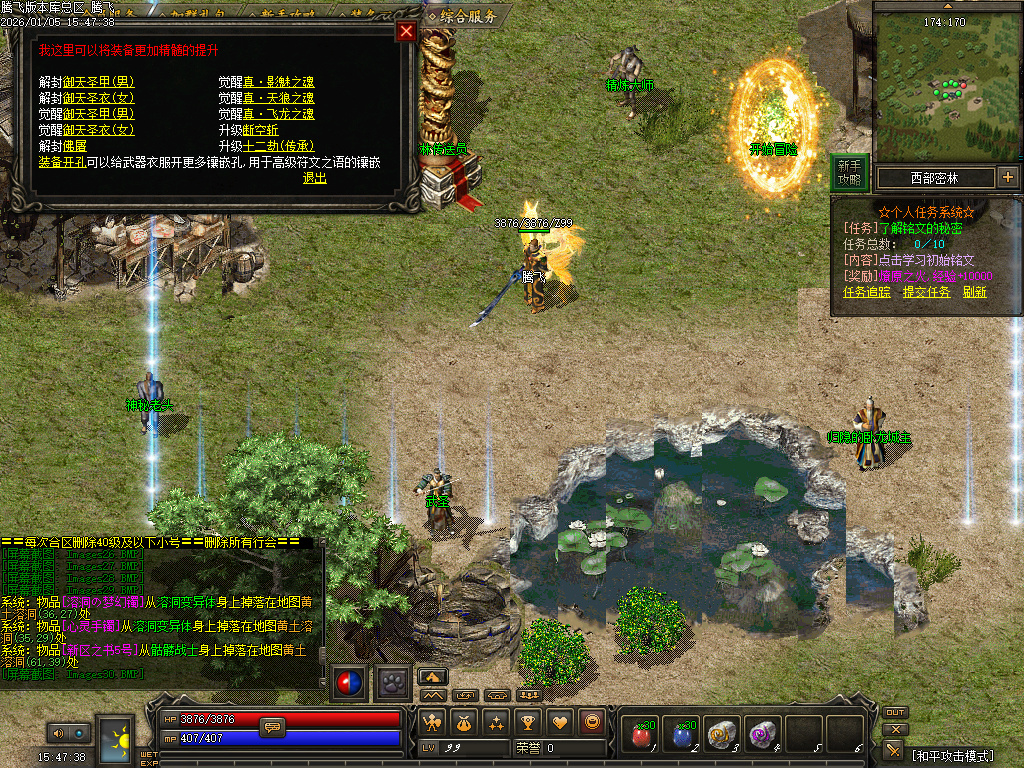Refresh the quest panel with 刷新
1024x768 pixels.
(975, 292)
